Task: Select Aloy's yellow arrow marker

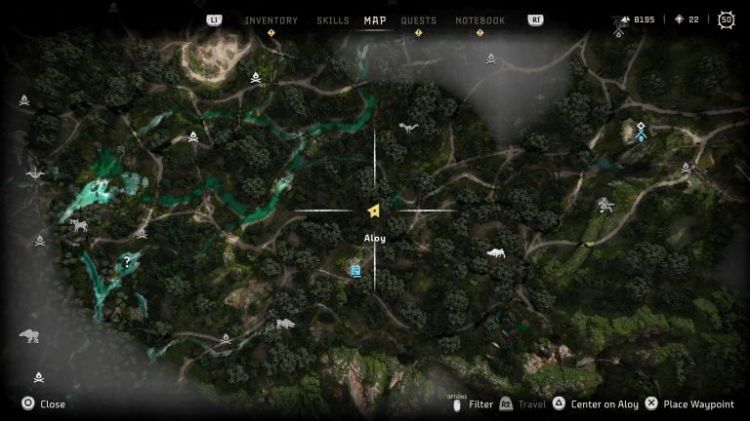Action: tap(373, 210)
